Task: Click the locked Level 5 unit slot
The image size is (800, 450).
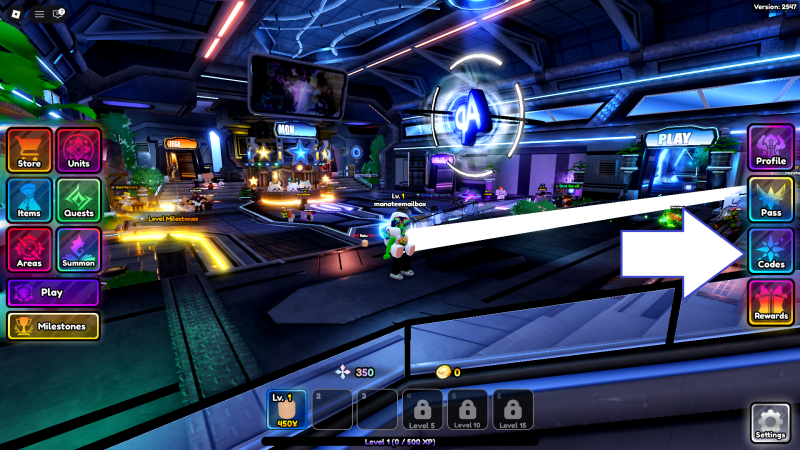Action: (x=422, y=410)
